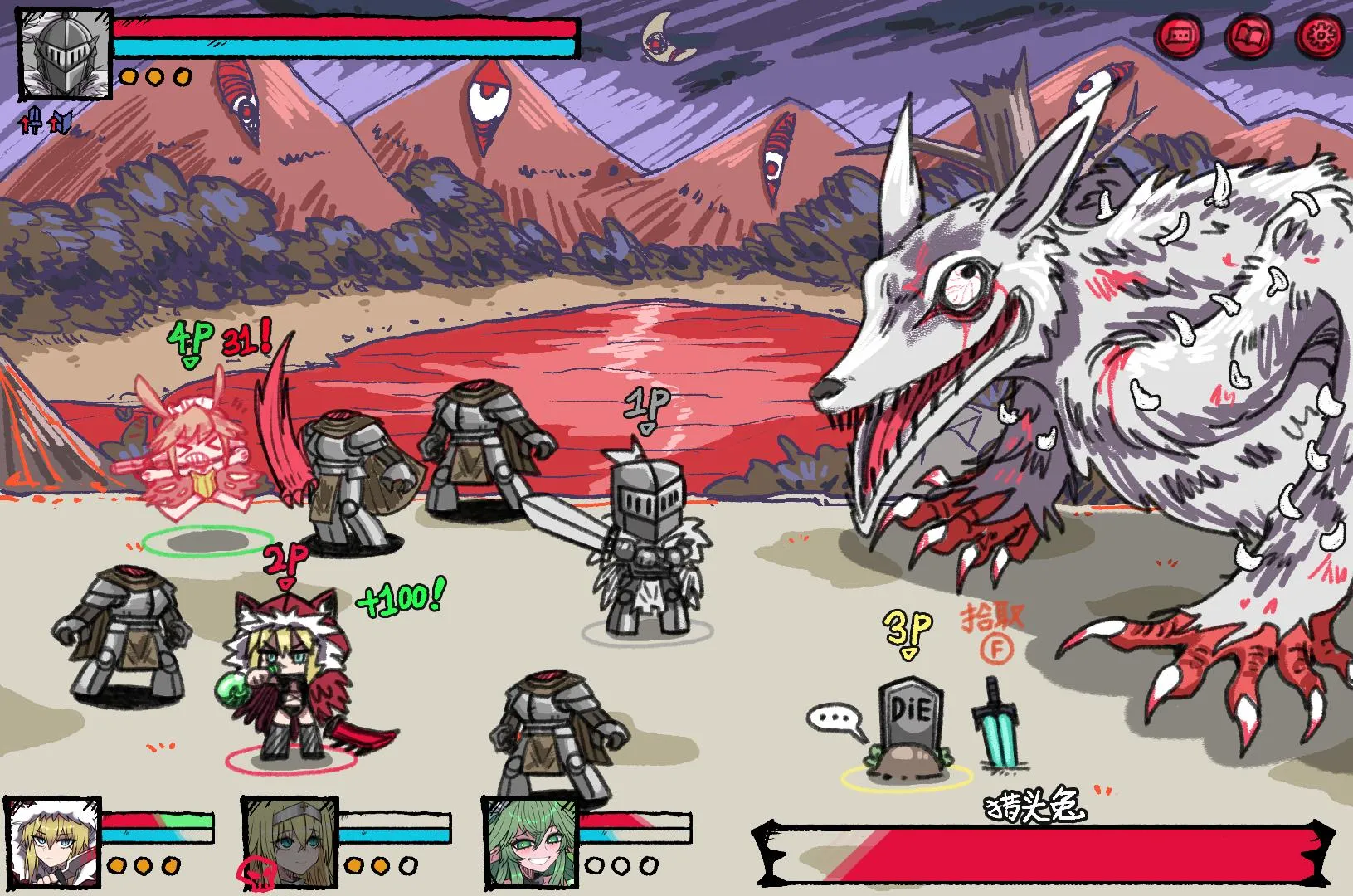The height and width of the screenshot is (896, 1353).
Task: Open the gear settings button
Action: (1318, 36)
